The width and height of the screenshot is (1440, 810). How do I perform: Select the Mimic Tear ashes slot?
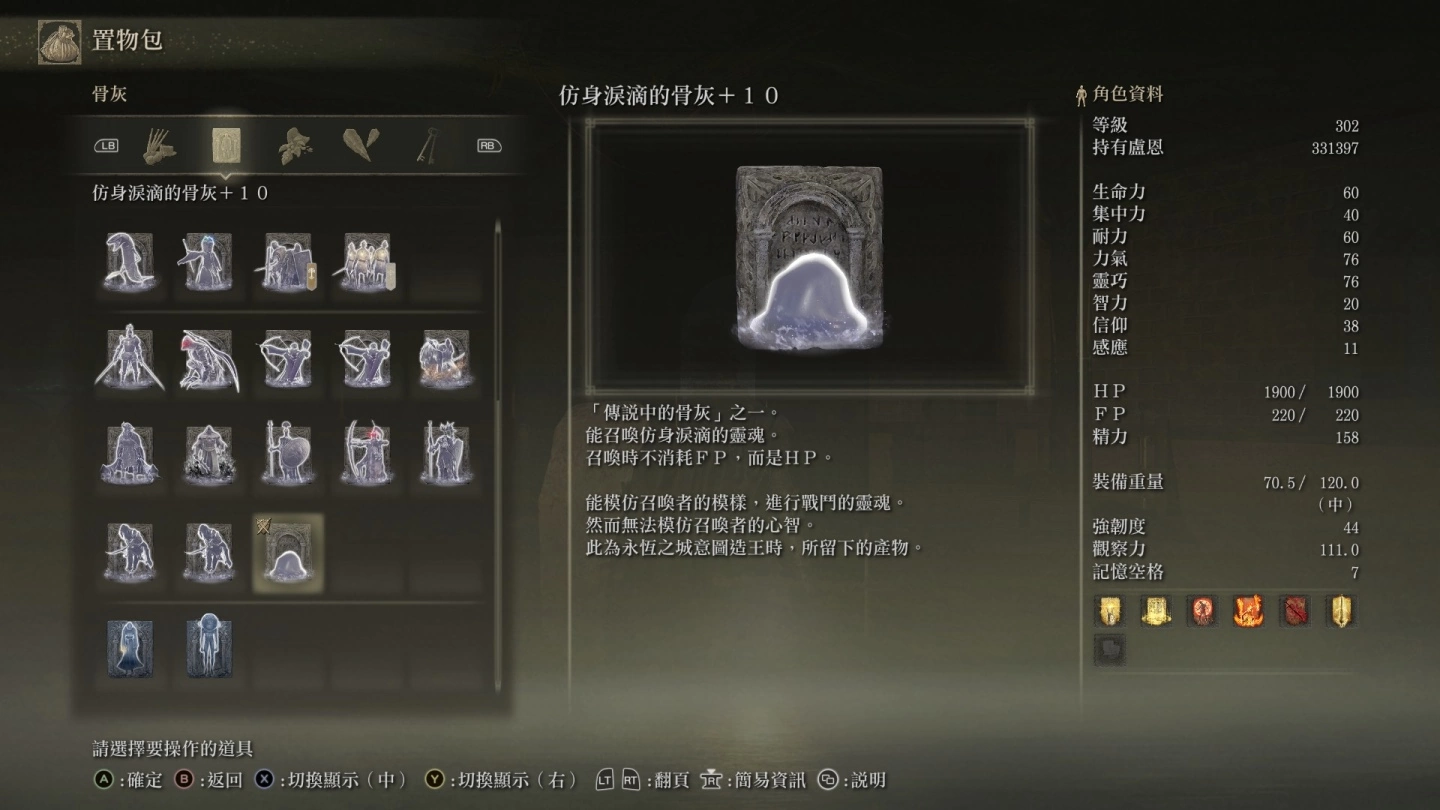pyautogui.click(x=288, y=553)
